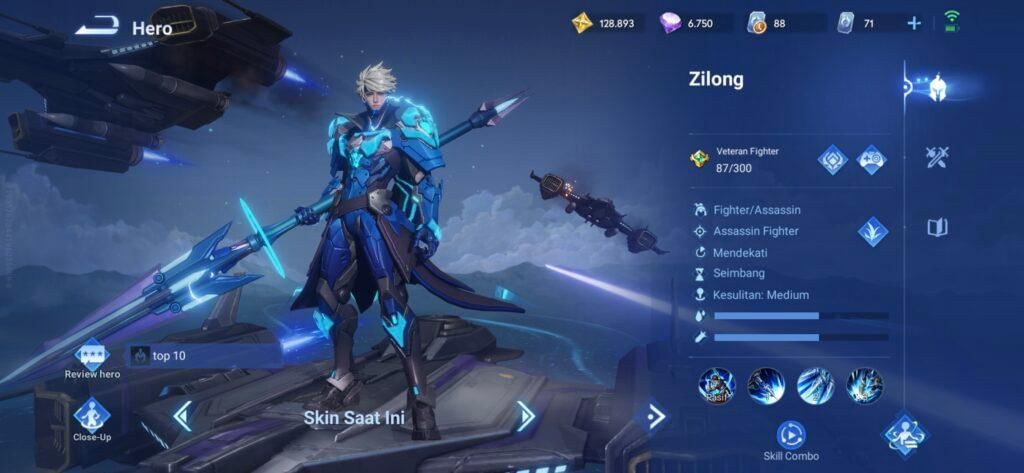The image size is (1024, 473).
Task: Tap the Veteran Fighter mastery badge
Action: (x=700, y=159)
